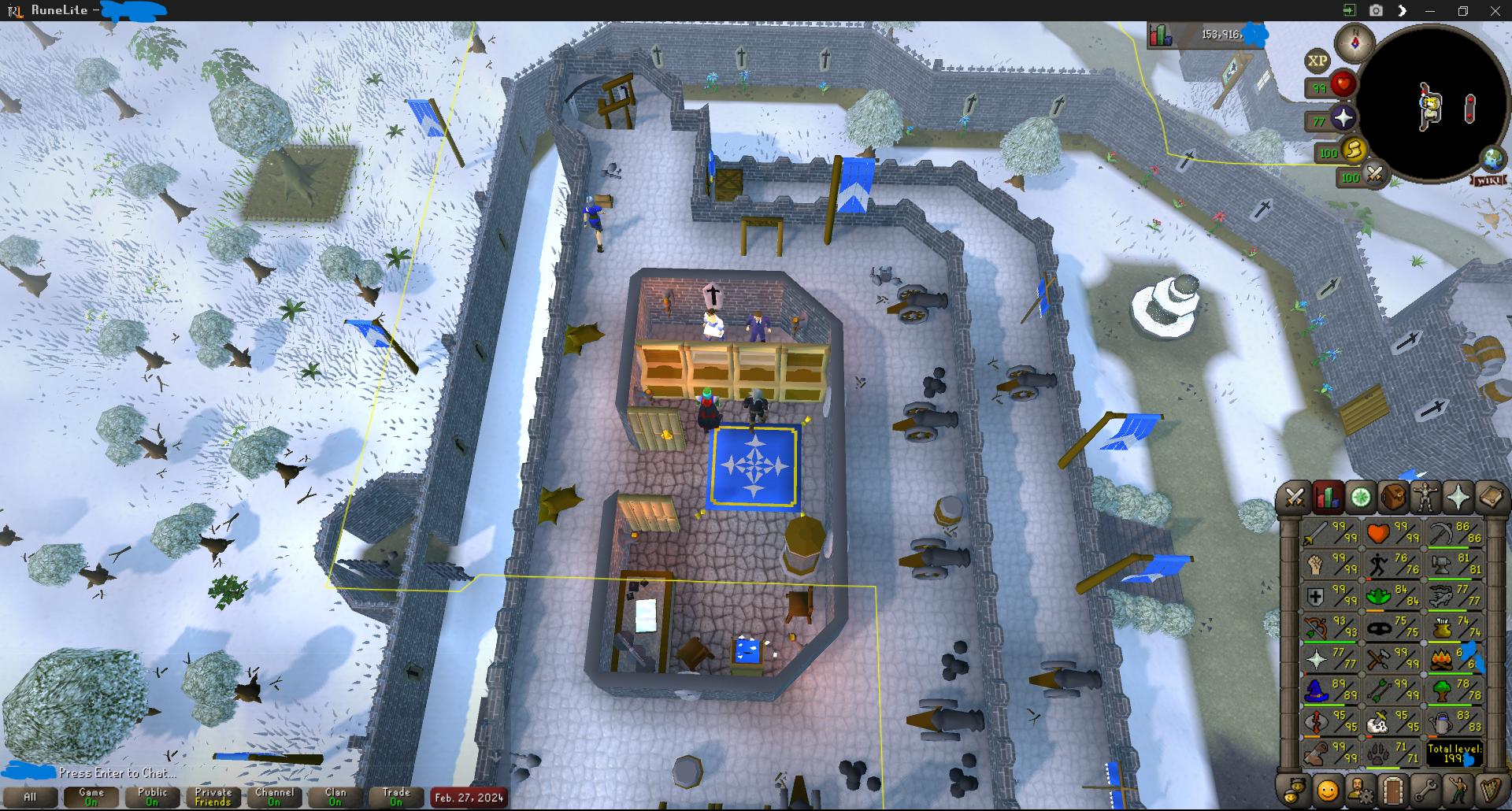
Task: Open the world map globe
Action: click(1492, 158)
